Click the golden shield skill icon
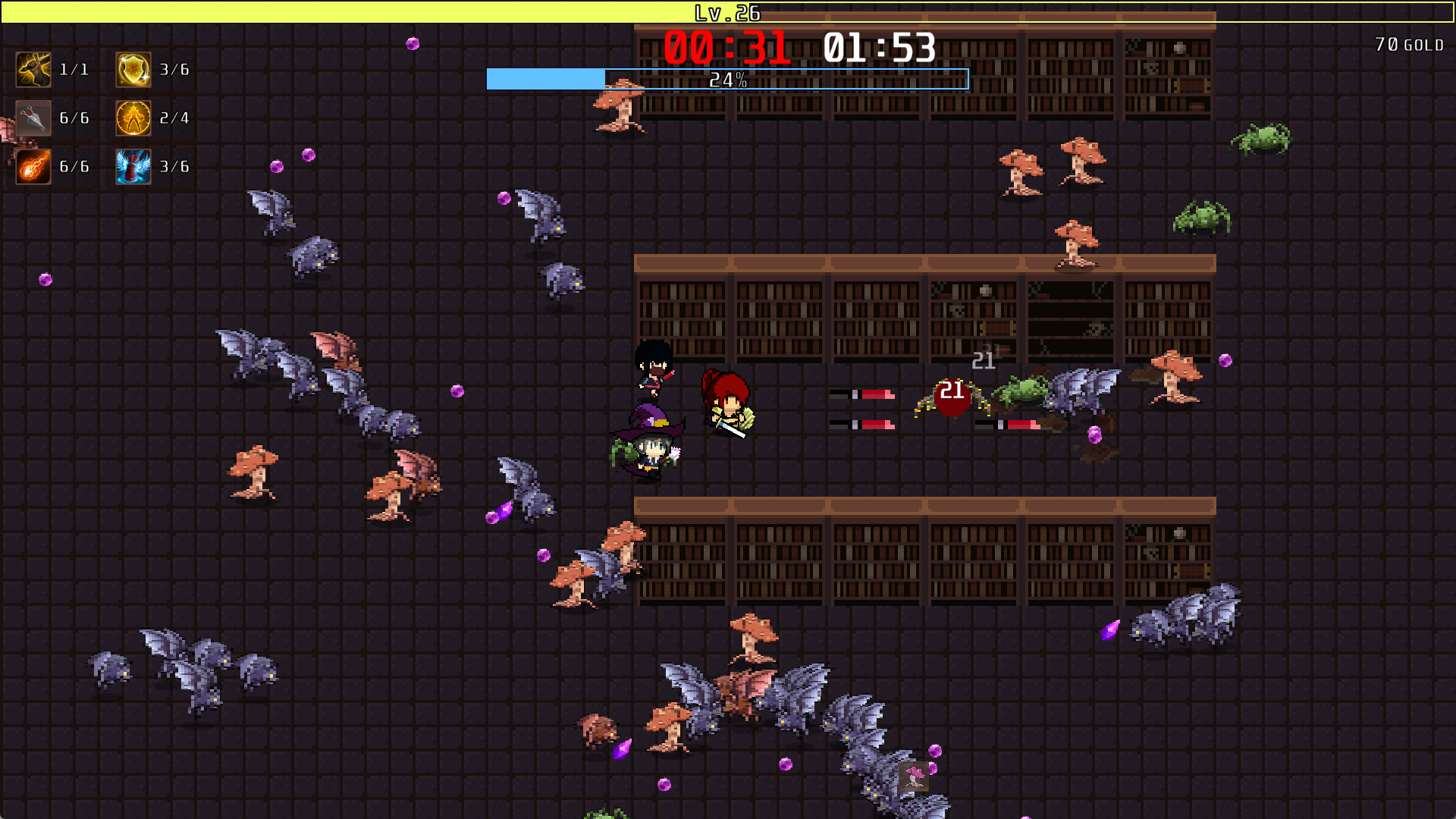This screenshot has height=819, width=1456. pos(133,68)
